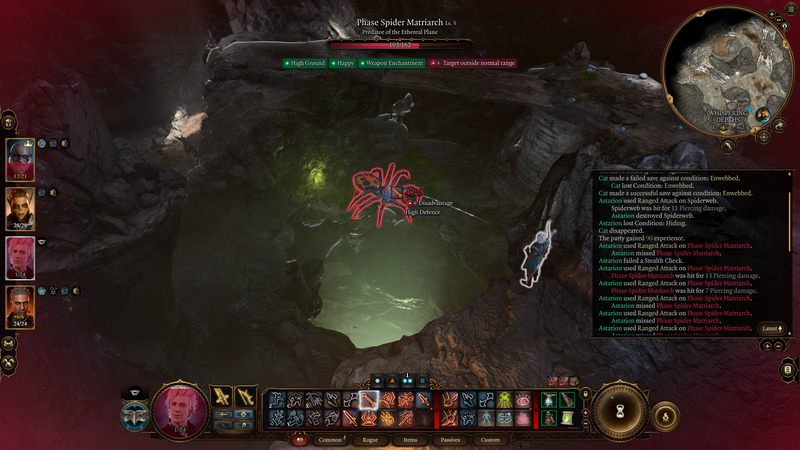
Task: Show the Passives hotbar tab
Action: pyautogui.click(x=450, y=439)
